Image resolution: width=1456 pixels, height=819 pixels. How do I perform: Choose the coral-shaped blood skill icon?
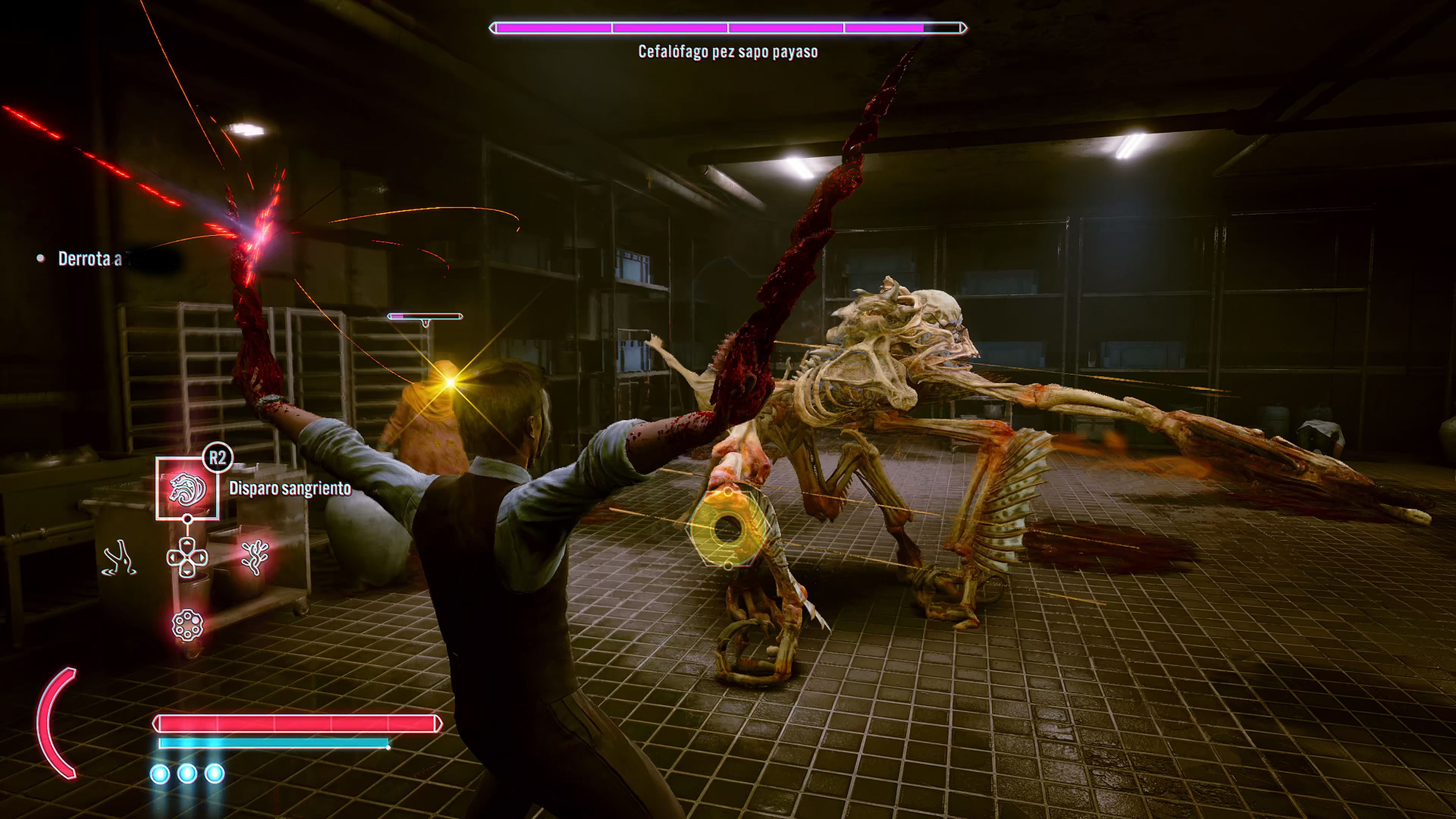[x=255, y=557]
